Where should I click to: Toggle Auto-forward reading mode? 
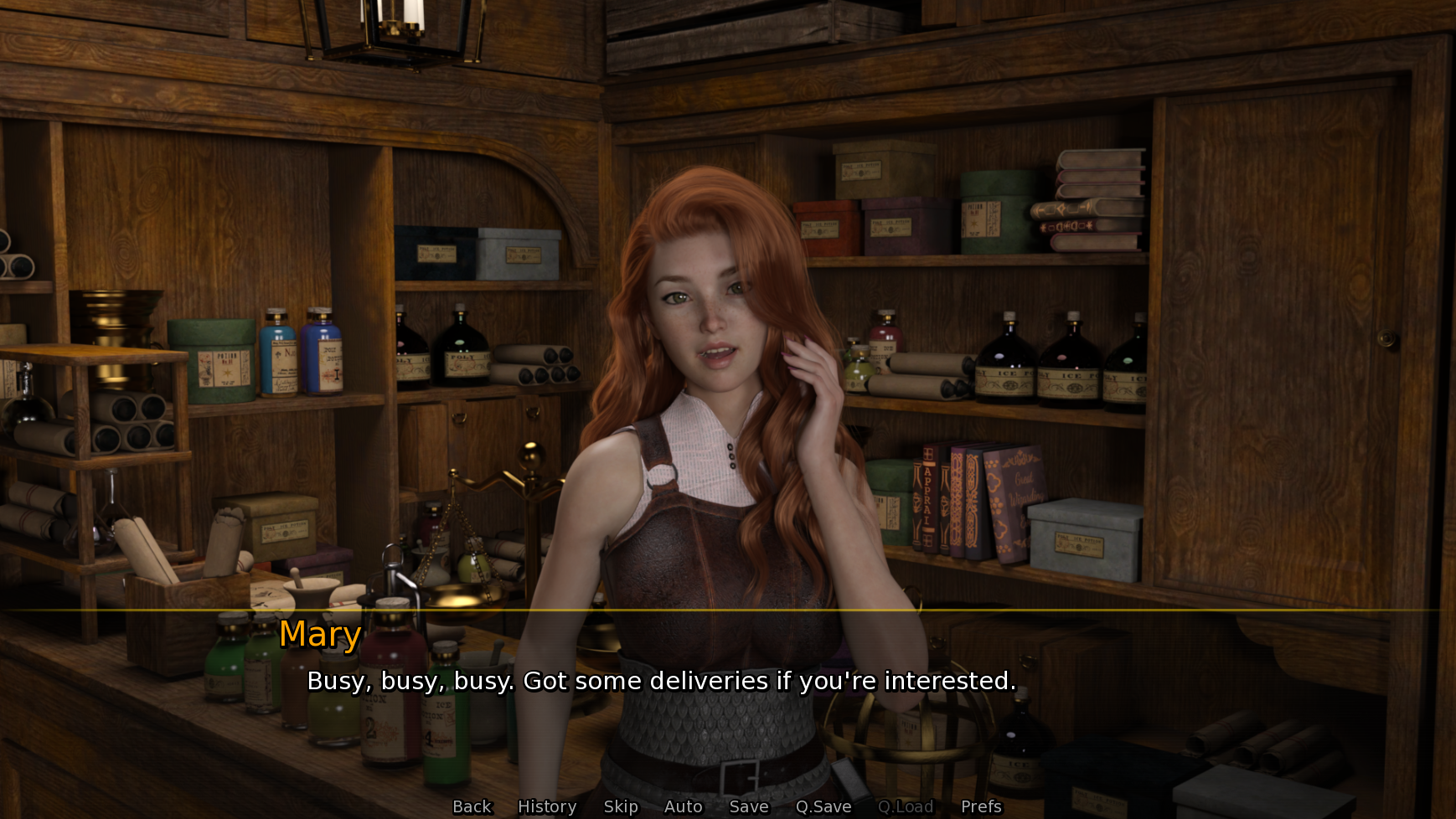[x=683, y=806]
